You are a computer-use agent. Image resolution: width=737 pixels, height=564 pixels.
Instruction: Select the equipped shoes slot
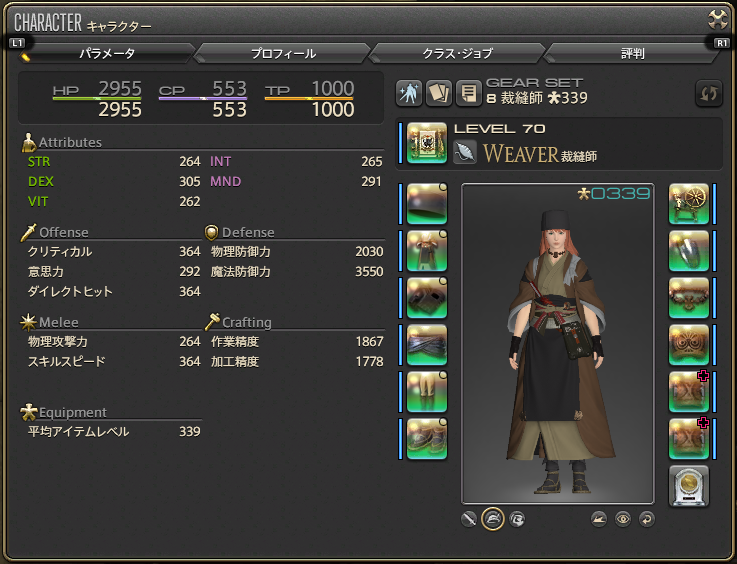tap(427, 438)
